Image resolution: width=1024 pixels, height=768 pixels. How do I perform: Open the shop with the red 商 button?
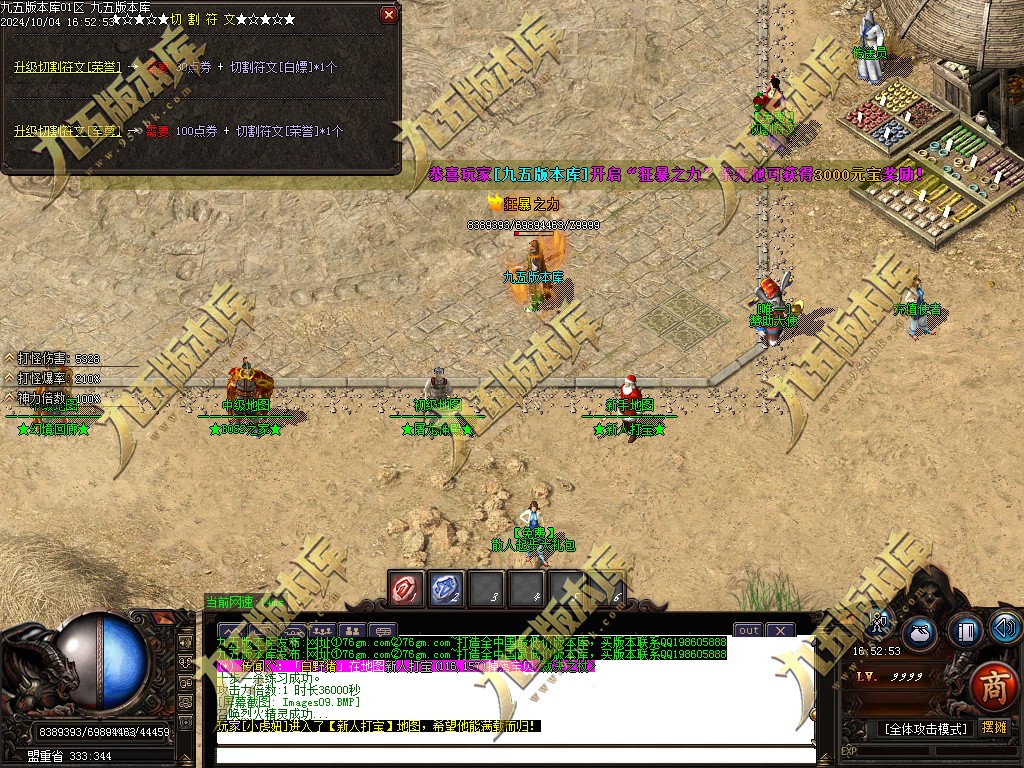pos(993,686)
